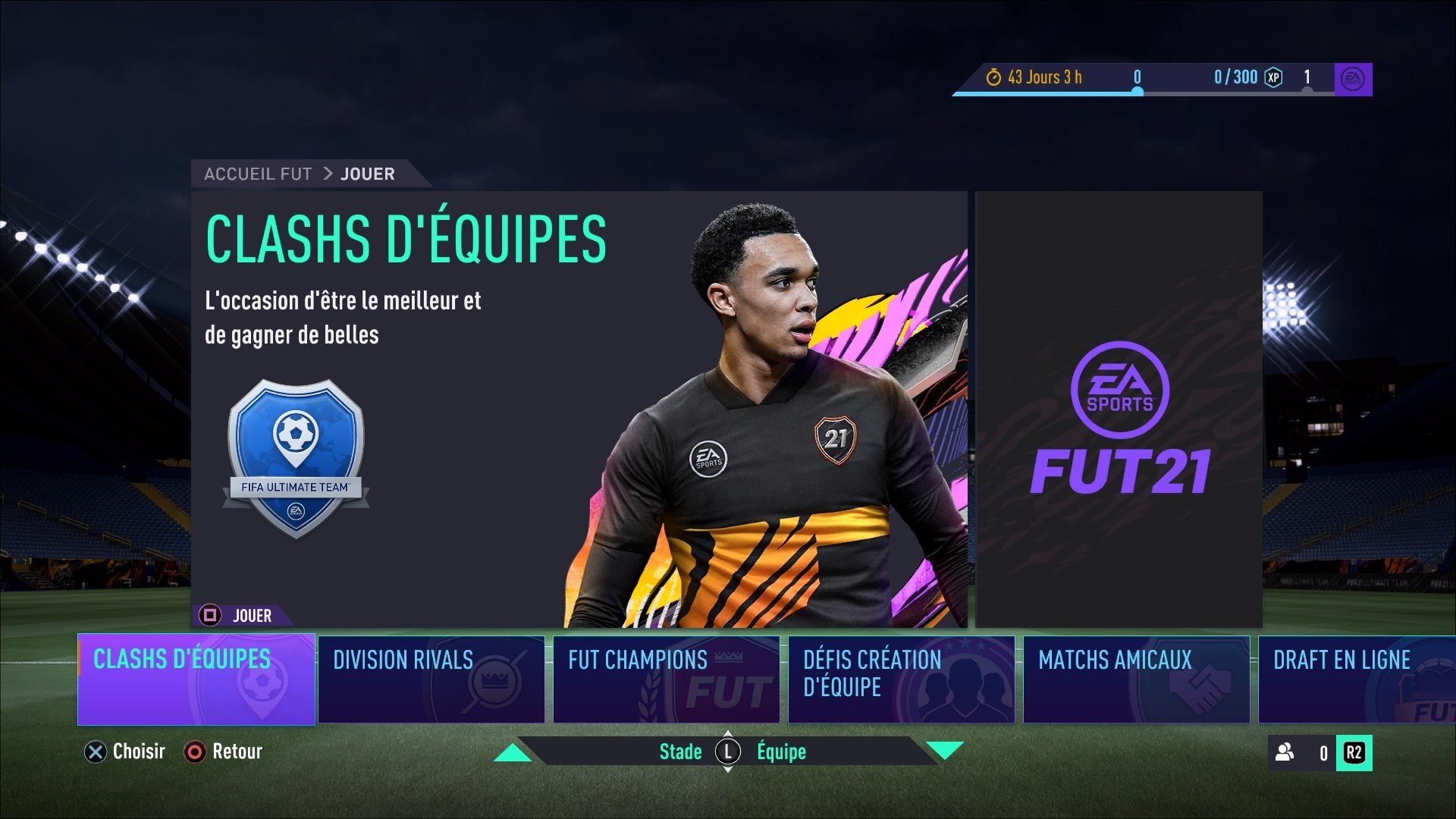Screen dimensions: 1456x819
Task: Open the friends icon near the R2 prompt
Action: click(1283, 752)
